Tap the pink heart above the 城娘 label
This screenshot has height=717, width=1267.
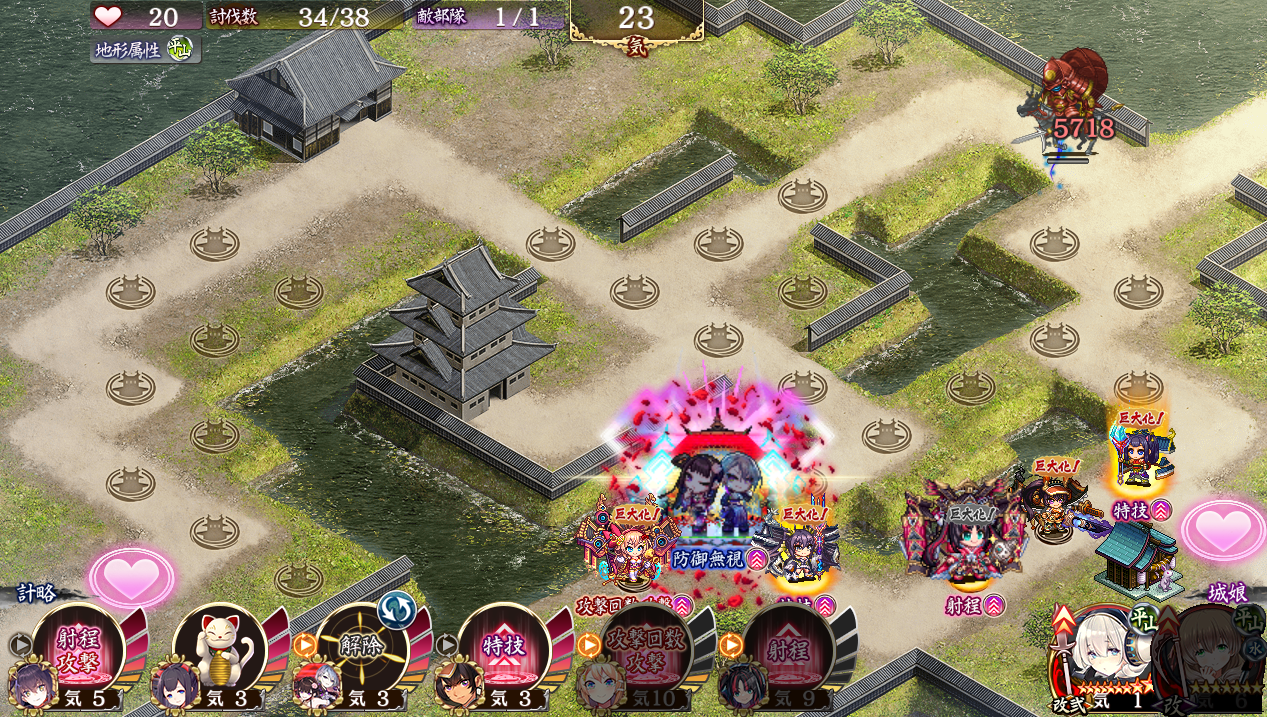click(x=1221, y=530)
